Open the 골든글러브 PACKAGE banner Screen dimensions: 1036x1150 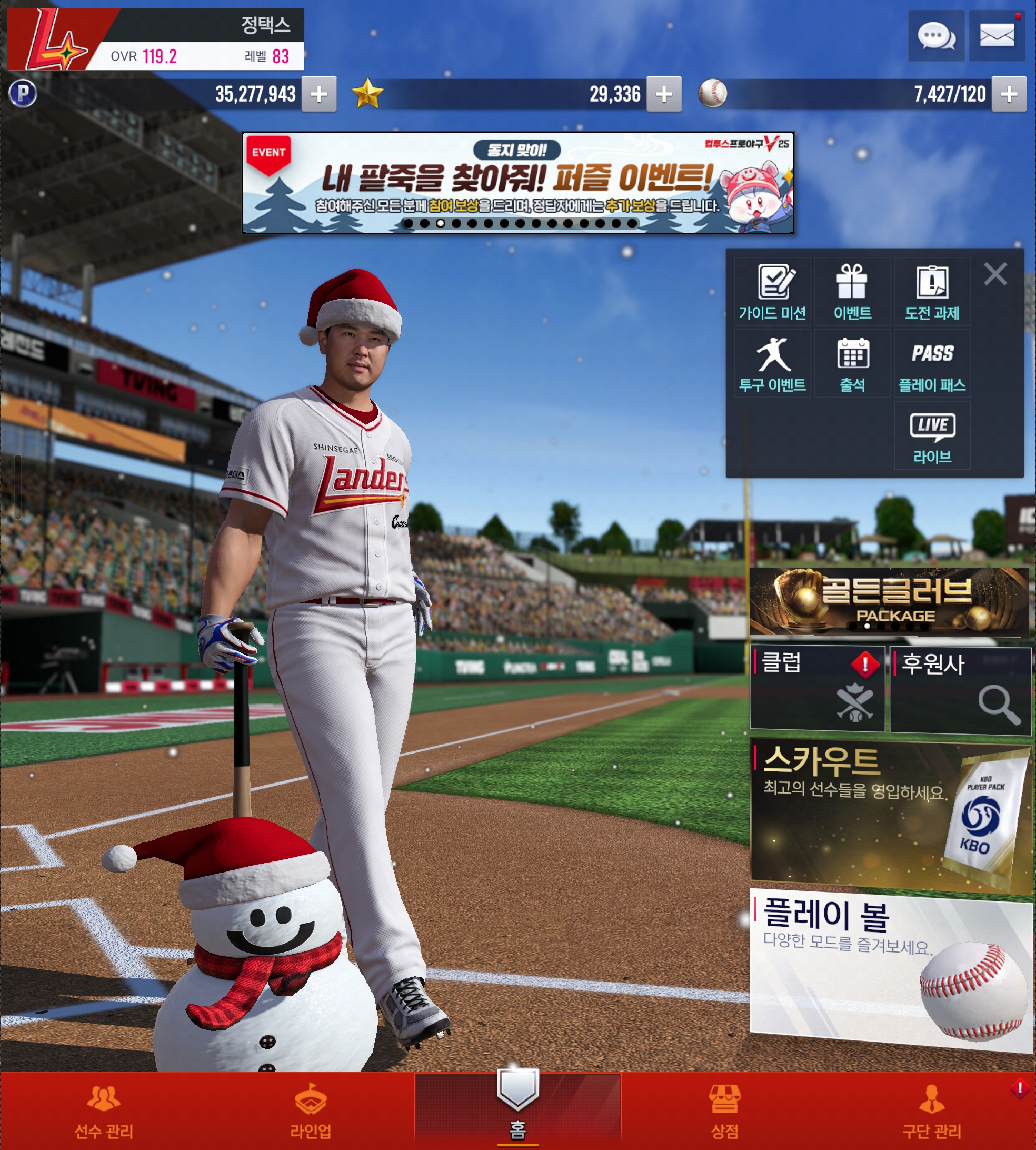[889, 601]
